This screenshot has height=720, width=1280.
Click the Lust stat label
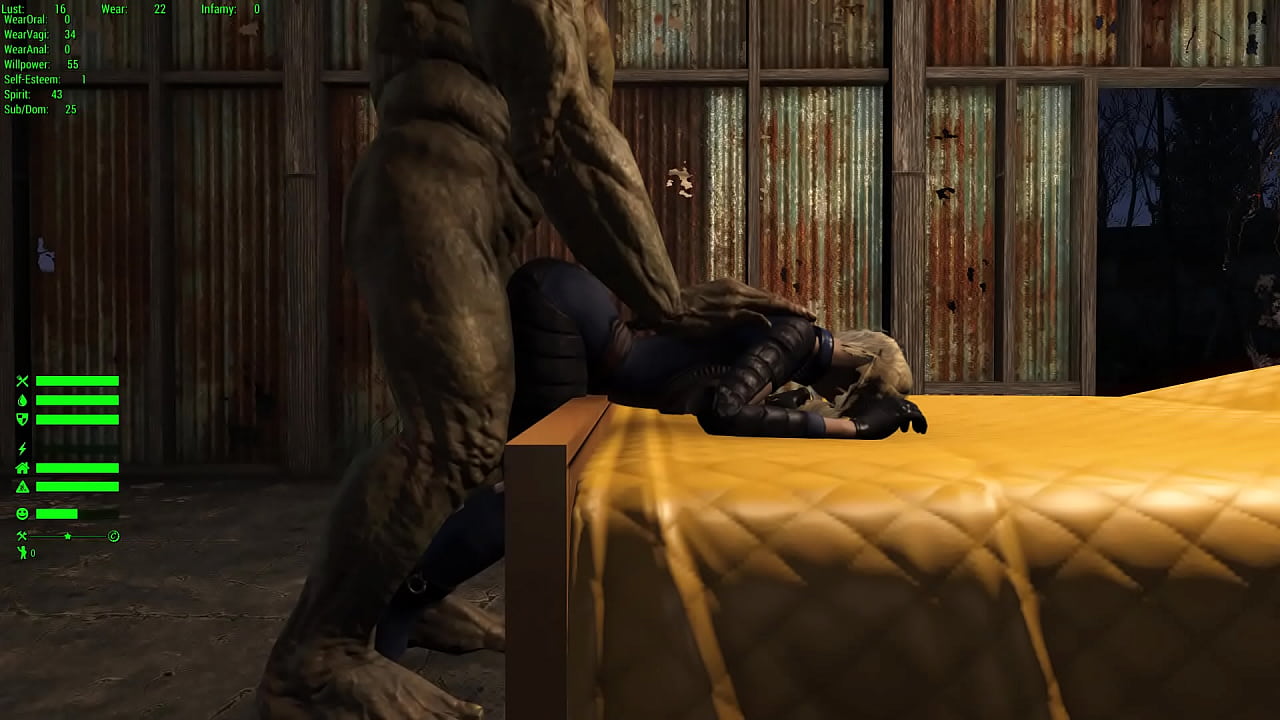click(x=13, y=9)
